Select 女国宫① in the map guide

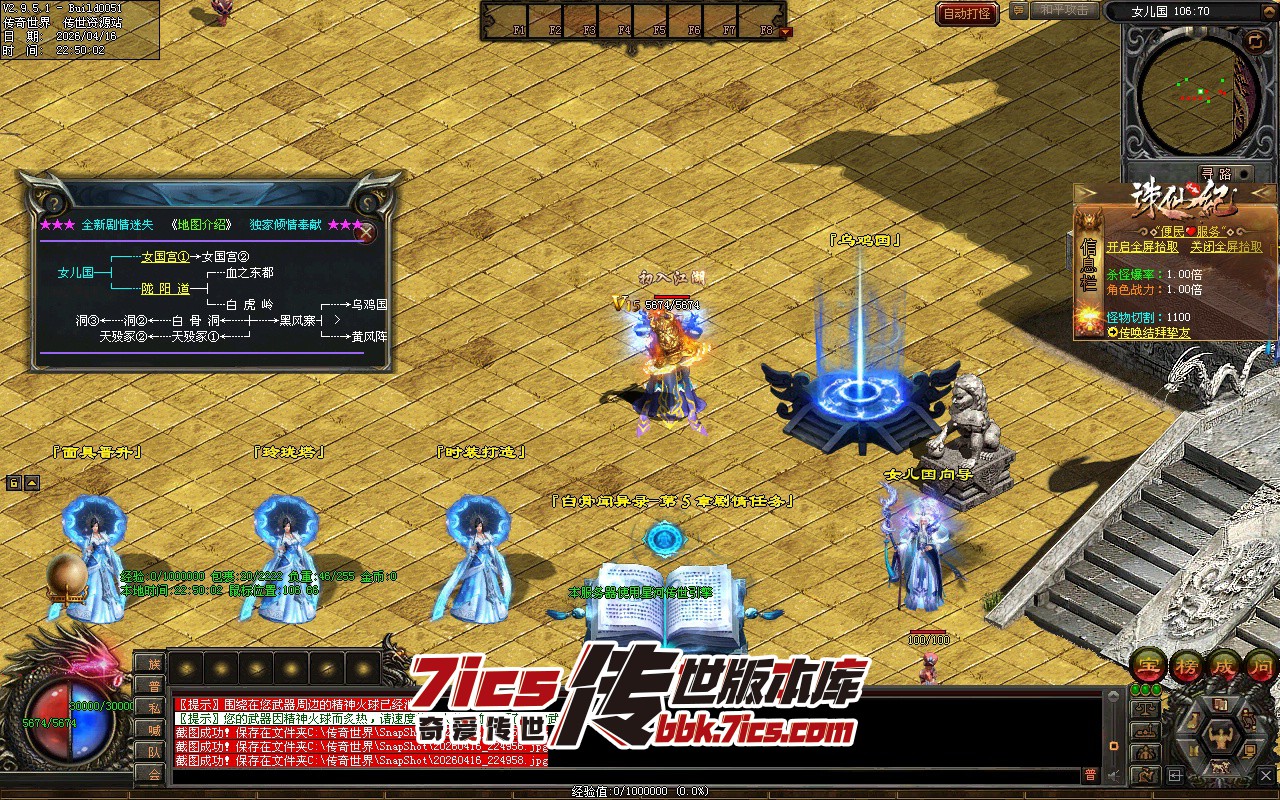165,257
